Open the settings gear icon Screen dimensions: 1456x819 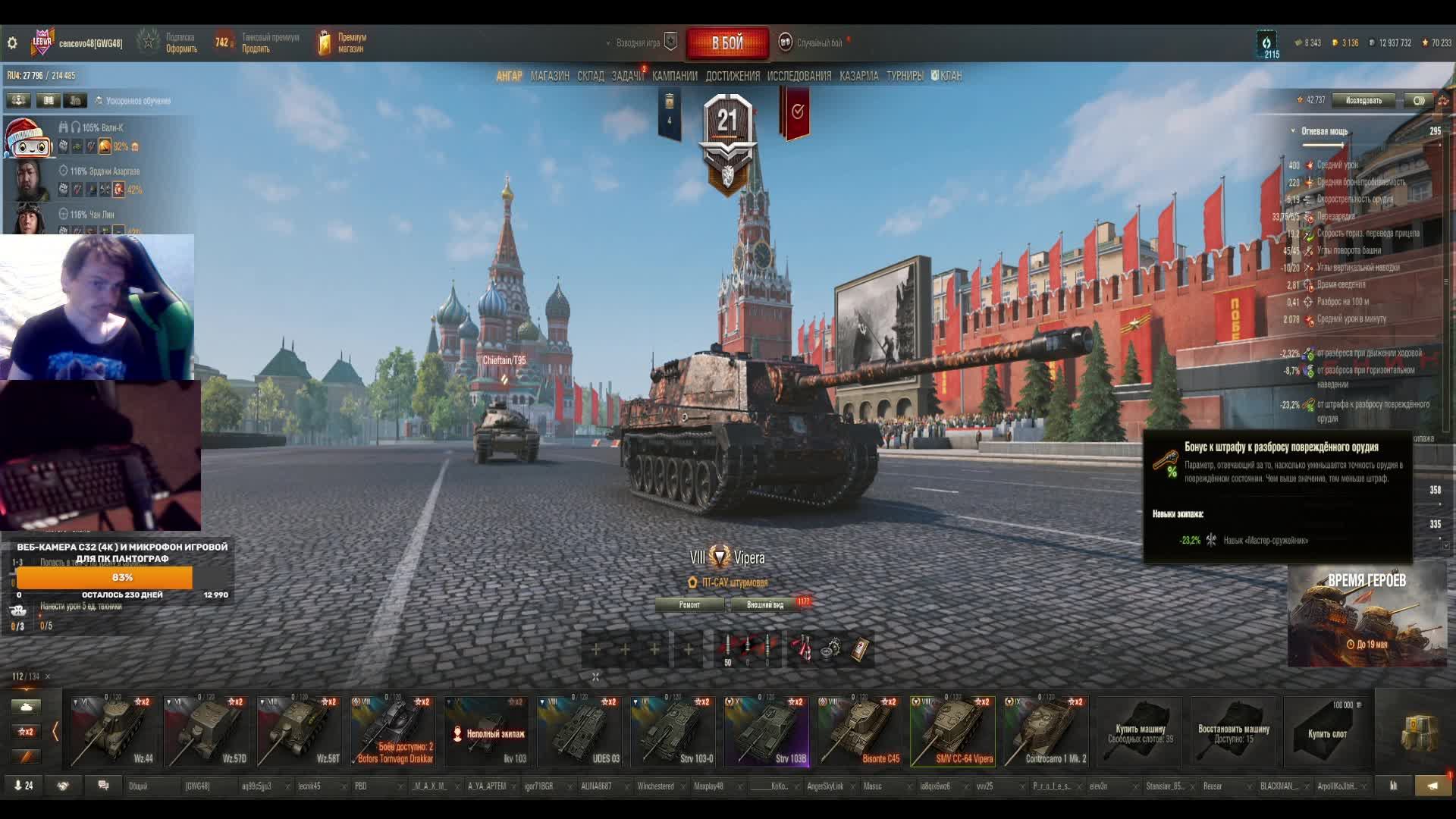point(12,43)
